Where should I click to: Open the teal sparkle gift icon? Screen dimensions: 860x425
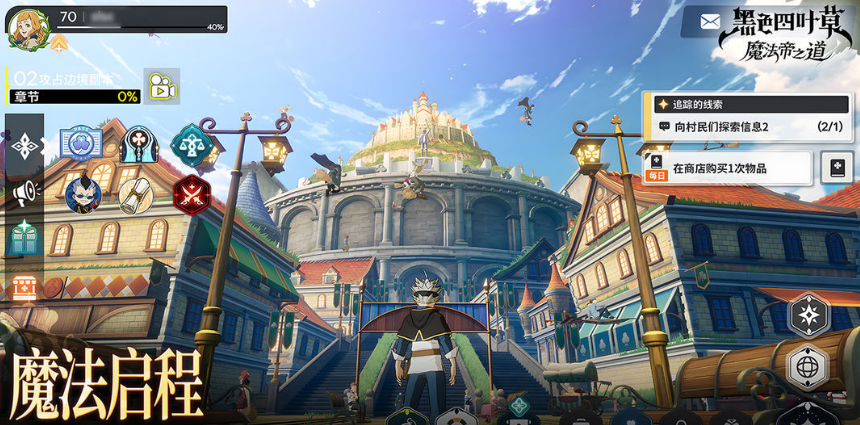coord(24,238)
